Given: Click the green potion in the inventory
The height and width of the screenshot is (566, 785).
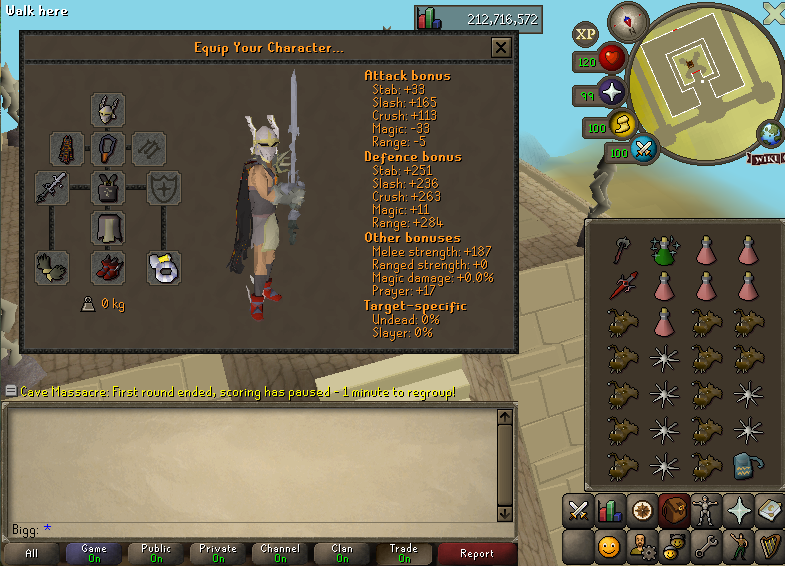Looking at the screenshot, I should coord(659,252).
